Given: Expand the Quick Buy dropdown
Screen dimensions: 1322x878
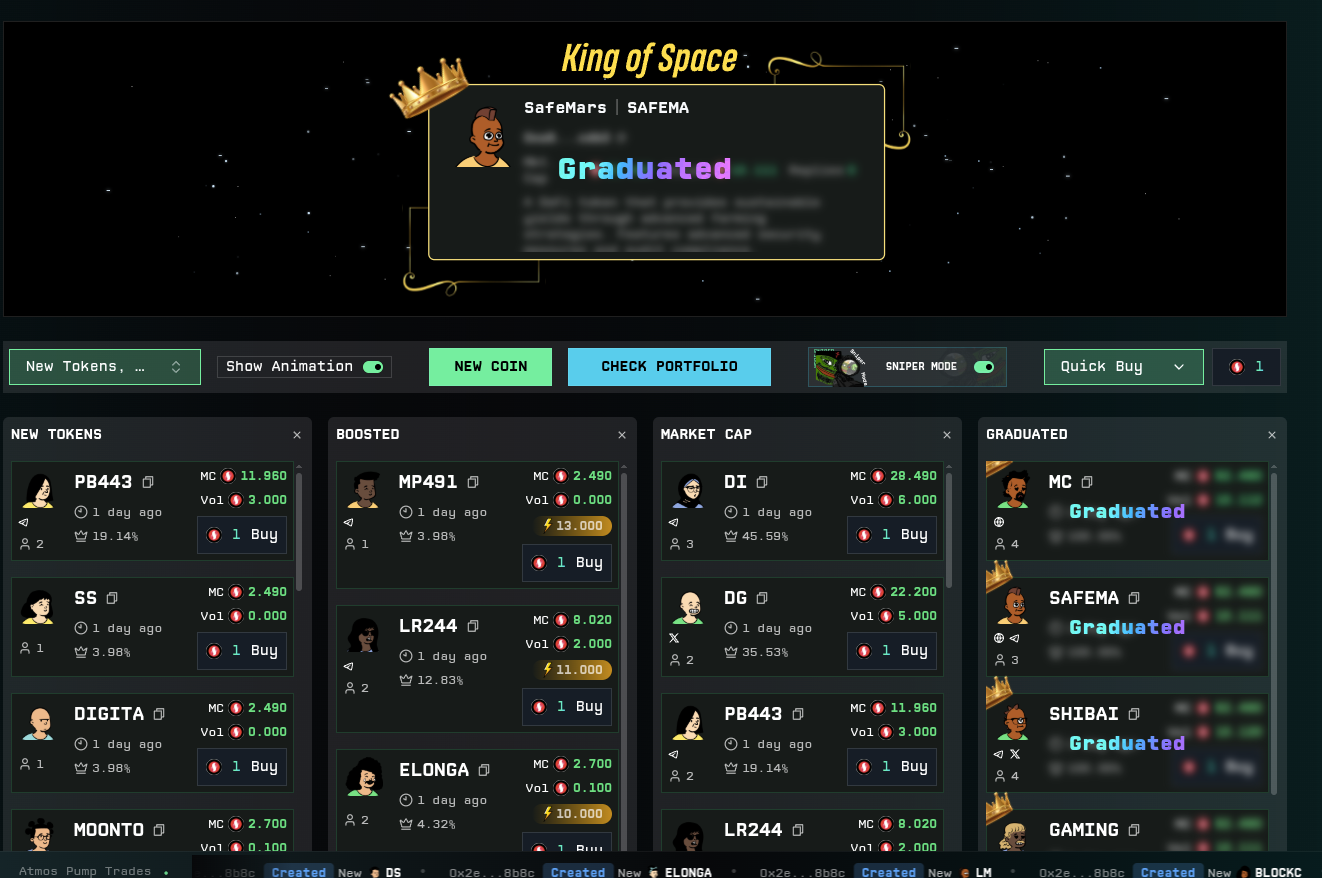Looking at the screenshot, I should click(1123, 366).
